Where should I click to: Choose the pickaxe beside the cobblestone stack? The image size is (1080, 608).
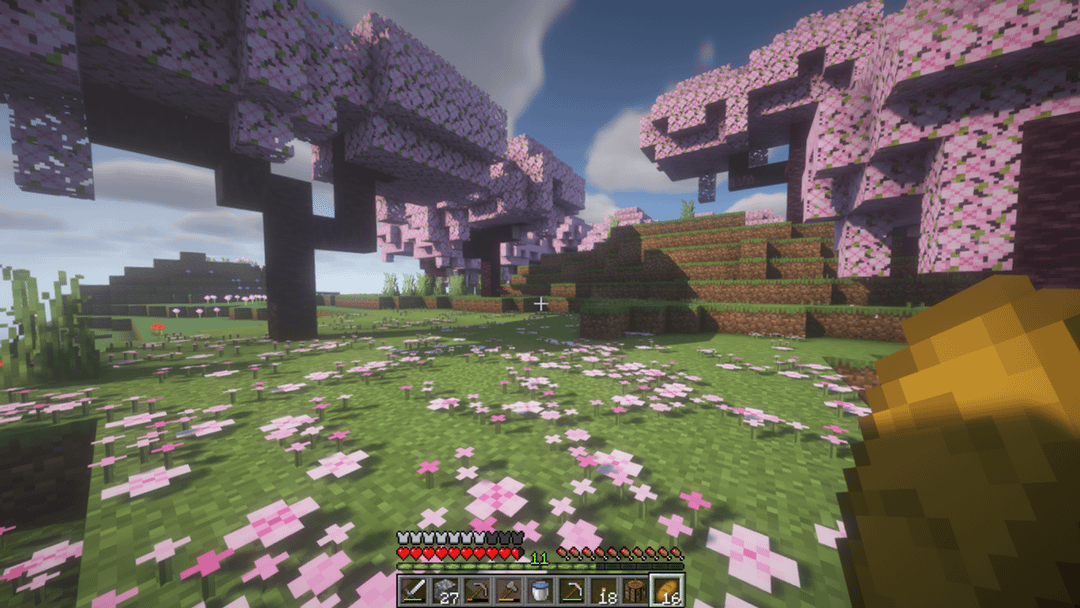(477, 590)
